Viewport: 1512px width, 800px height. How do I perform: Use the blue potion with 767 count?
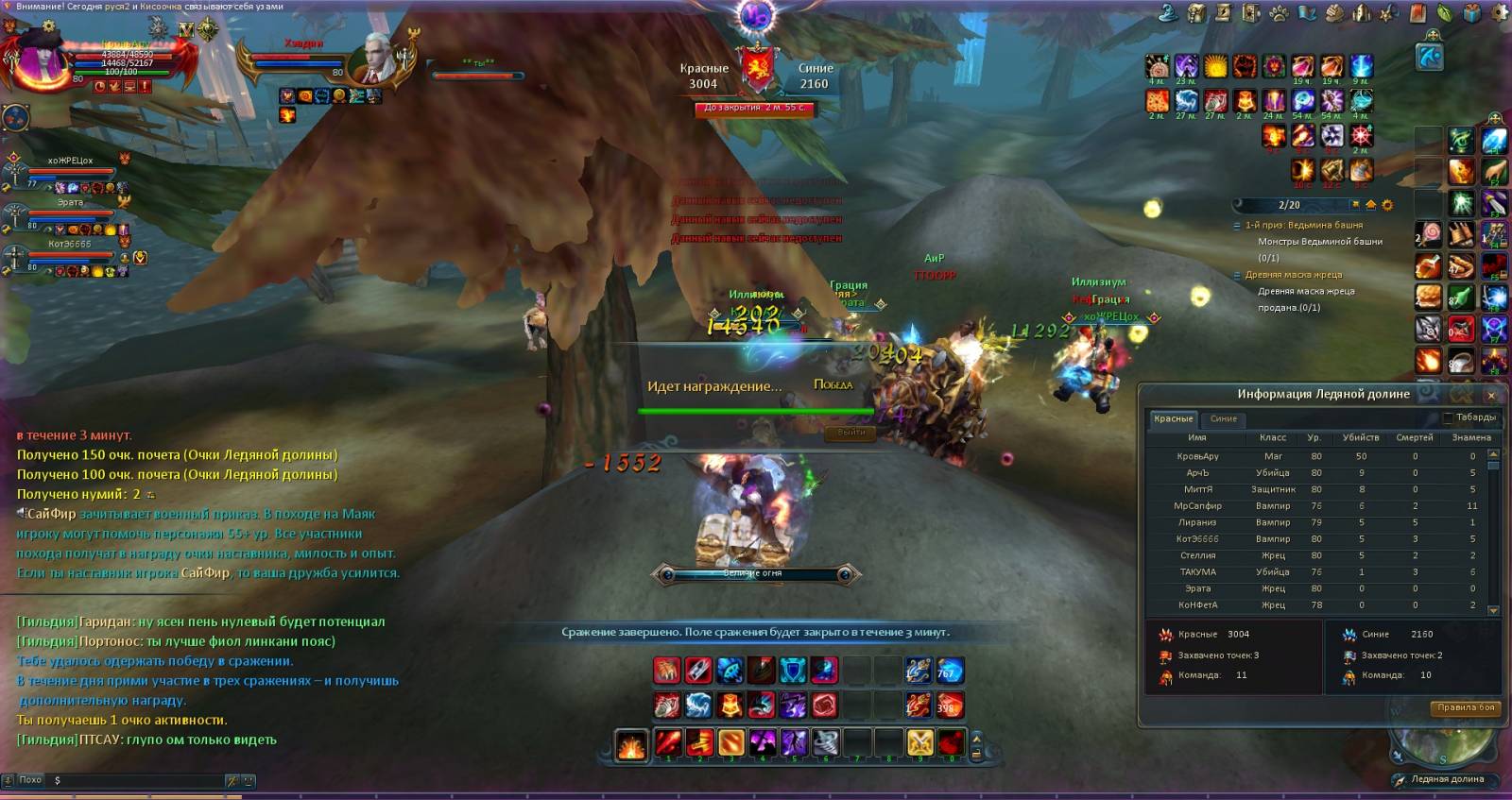coord(950,671)
